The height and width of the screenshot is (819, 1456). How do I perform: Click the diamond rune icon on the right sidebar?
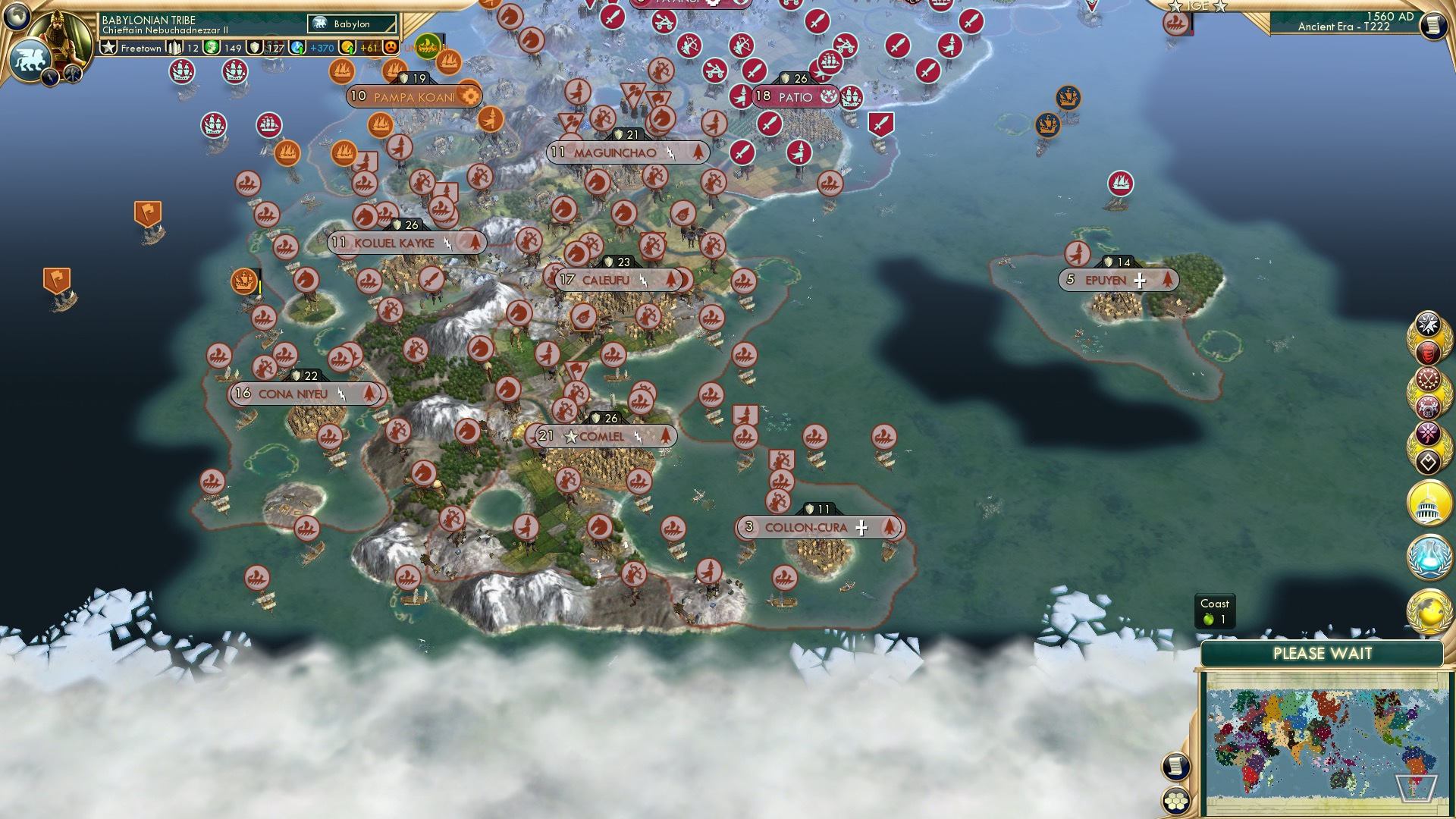(1429, 461)
